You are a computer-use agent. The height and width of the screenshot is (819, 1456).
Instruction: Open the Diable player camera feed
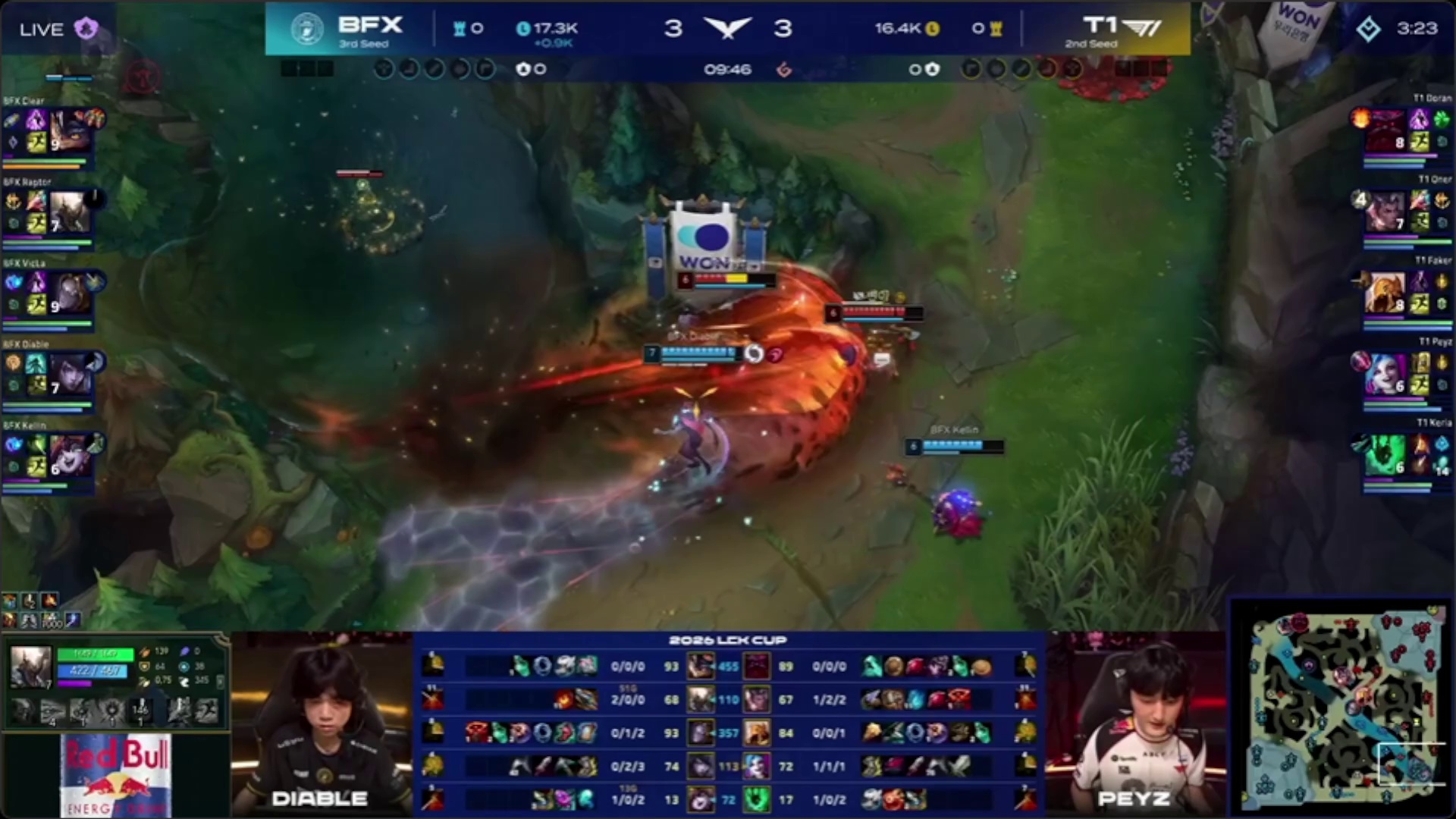(322, 724)
